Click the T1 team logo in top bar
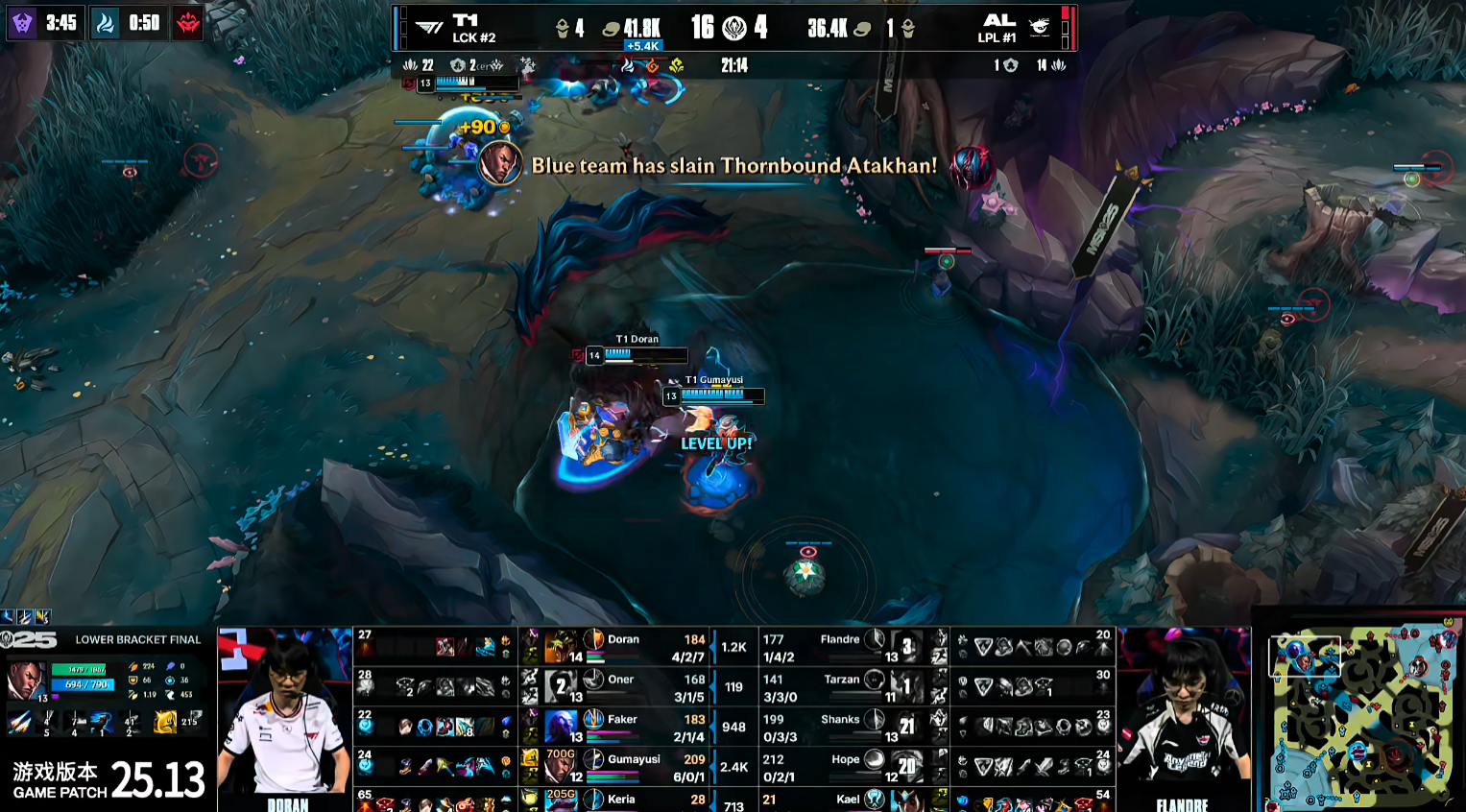The width and height of the screenshot is (1466, 812). (429, 27)
